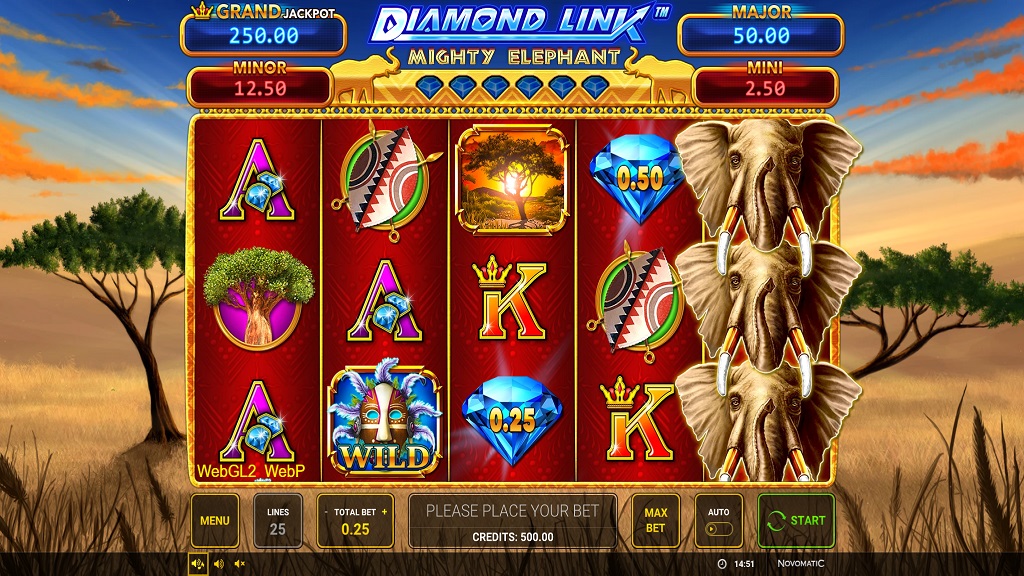The width and height of the screenshot is (1024, 576).
Task: Toggle the AUTO spin switch
Action: click(x=719, y=529)
